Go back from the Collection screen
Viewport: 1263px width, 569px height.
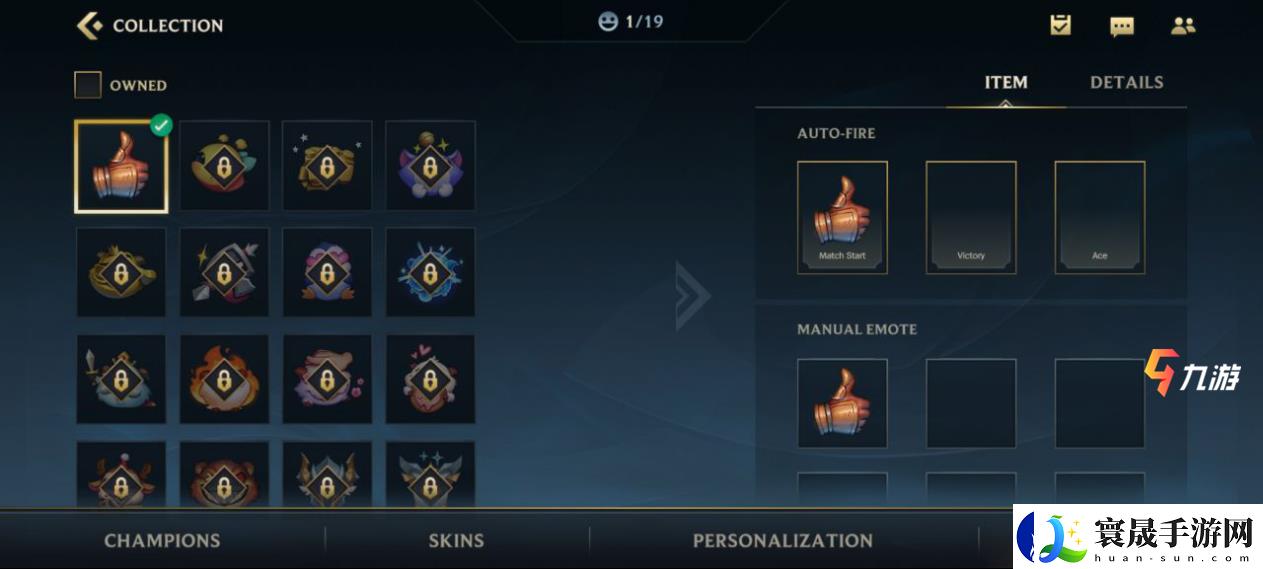point(90,26)
